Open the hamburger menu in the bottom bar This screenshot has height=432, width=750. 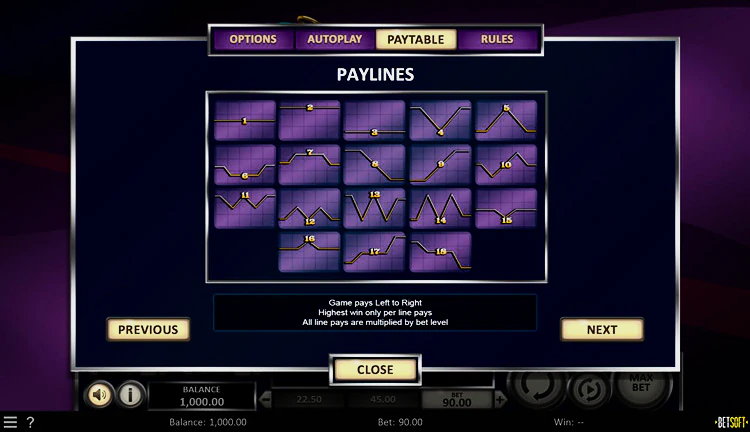point(10,422)
